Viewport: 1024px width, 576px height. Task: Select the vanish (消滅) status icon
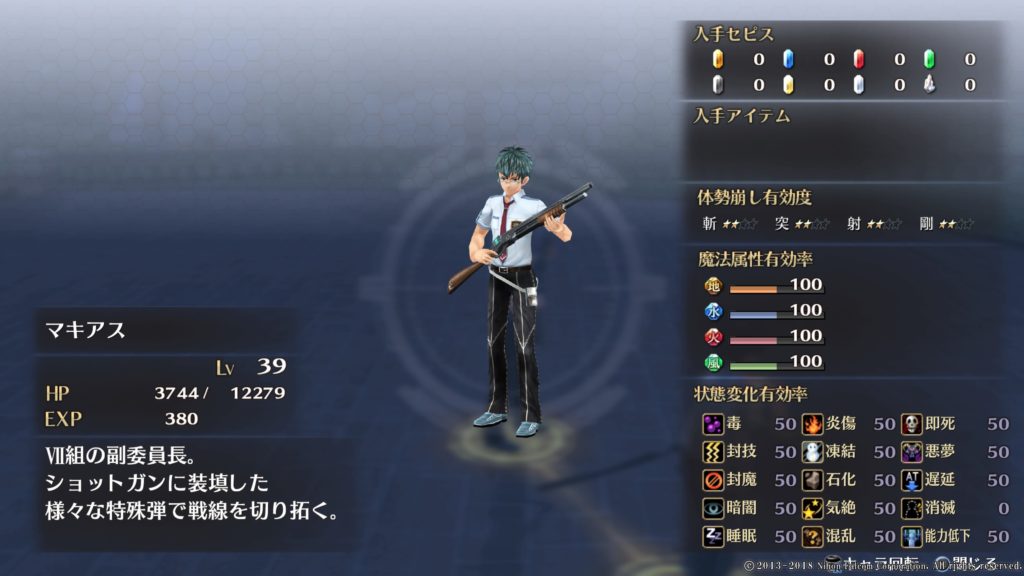pos(911,508)
